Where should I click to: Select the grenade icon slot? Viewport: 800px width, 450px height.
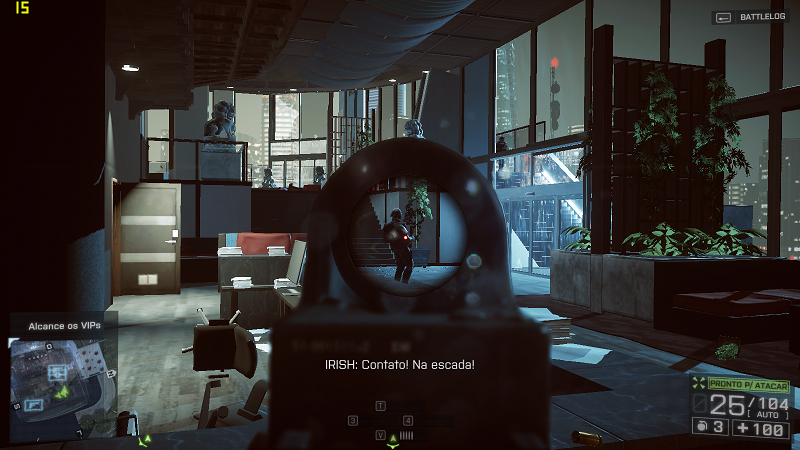(x=705, y=428)
